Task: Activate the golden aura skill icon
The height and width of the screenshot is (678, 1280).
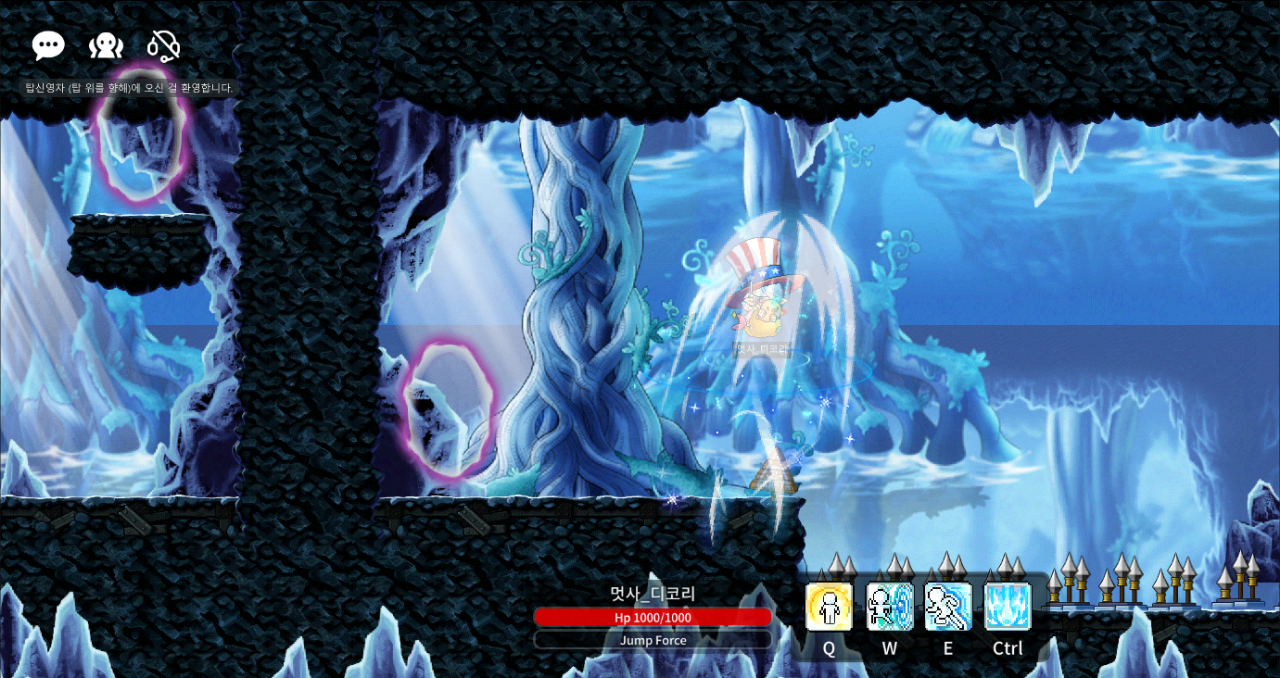Action: [829, 607]
